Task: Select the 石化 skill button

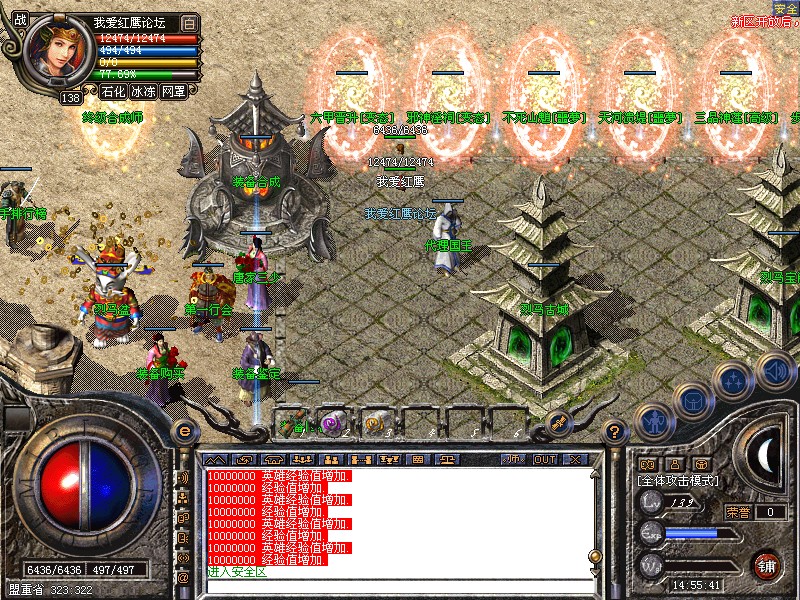Action: (113, 92)
